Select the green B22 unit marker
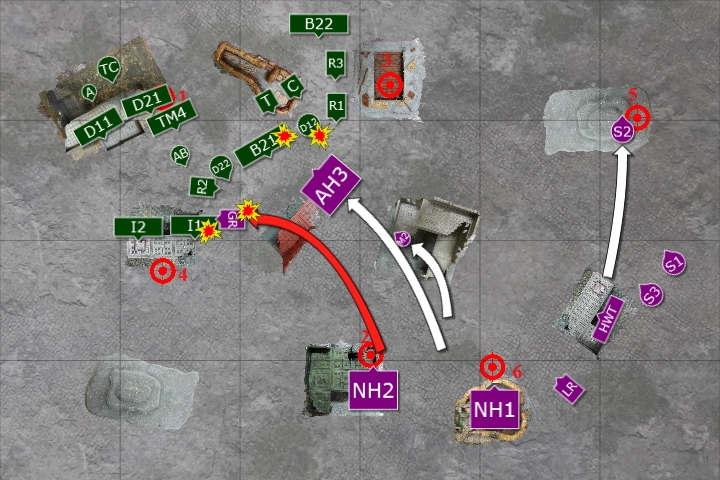The height and width of the screenshot is (480, 720). pos(318,25)
